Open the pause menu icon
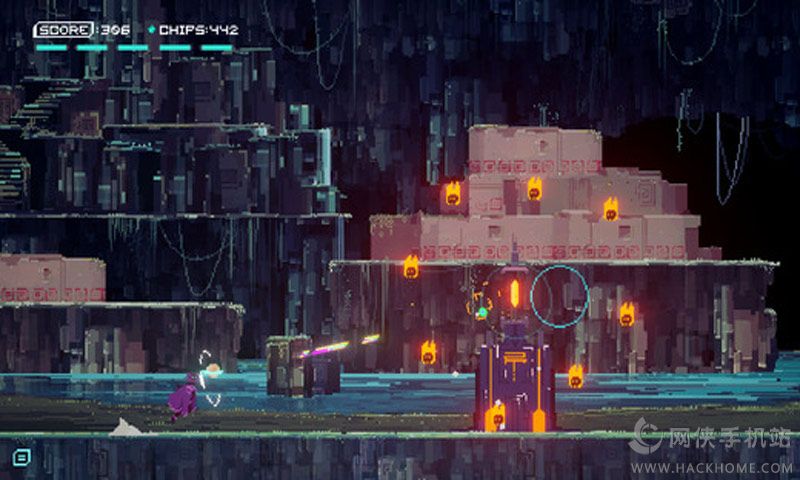This screenshot has height=480, width=800. tap(21, 456)
